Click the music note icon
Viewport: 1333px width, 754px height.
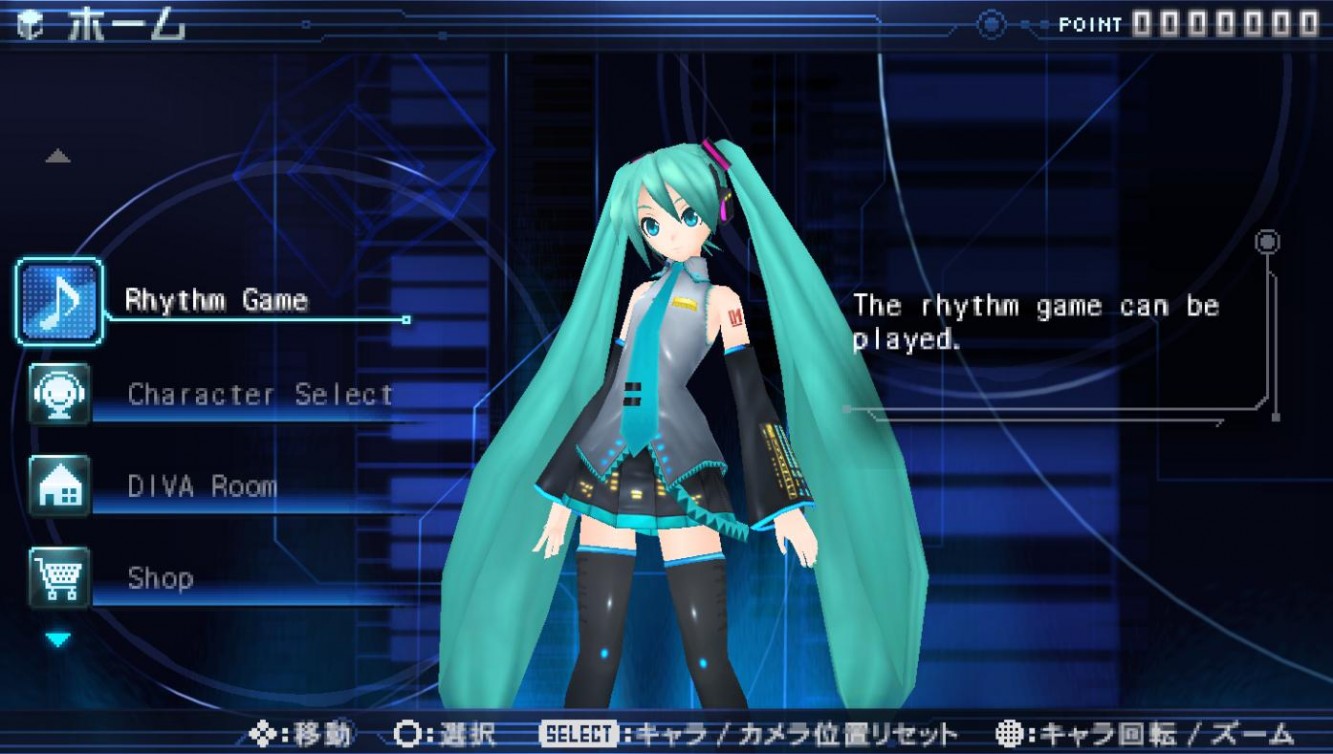pos(59,302)
